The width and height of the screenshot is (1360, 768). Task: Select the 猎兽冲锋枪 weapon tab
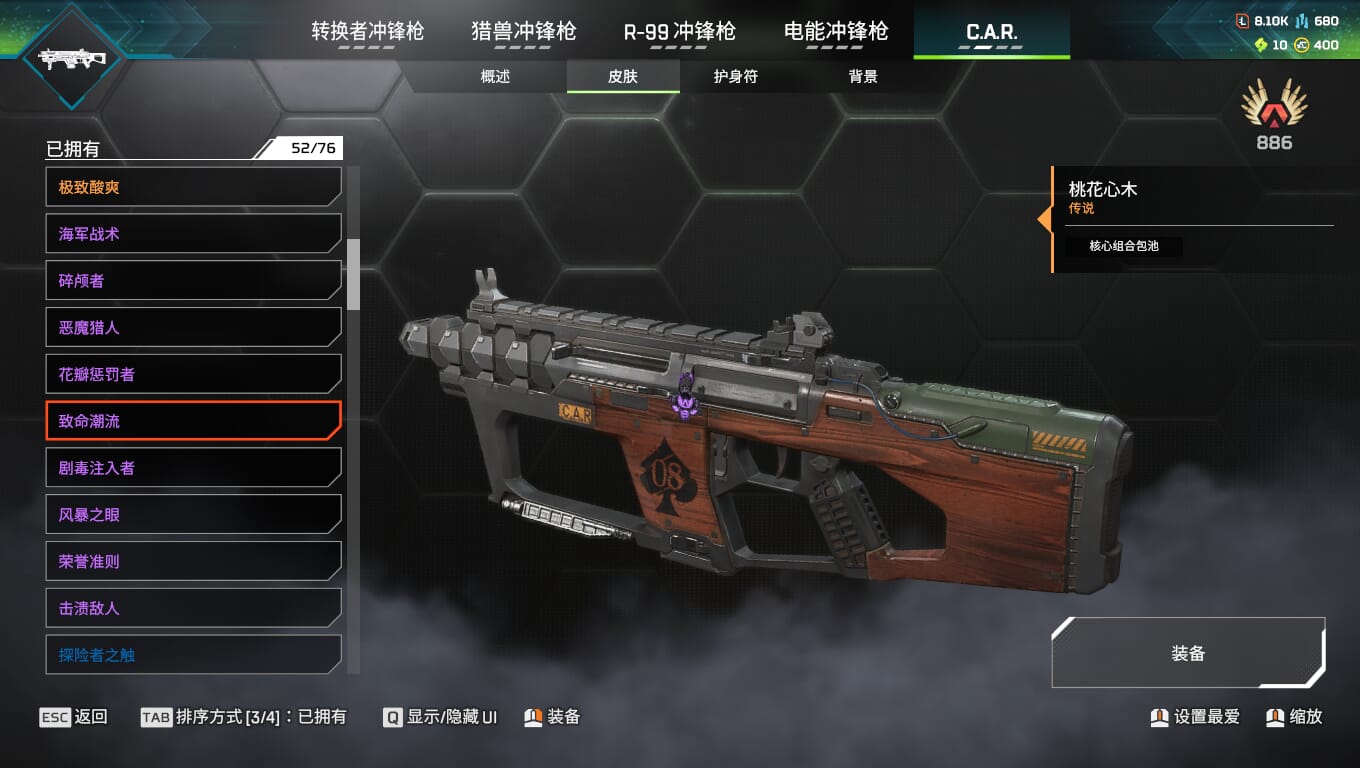click(x=523, y=32)
